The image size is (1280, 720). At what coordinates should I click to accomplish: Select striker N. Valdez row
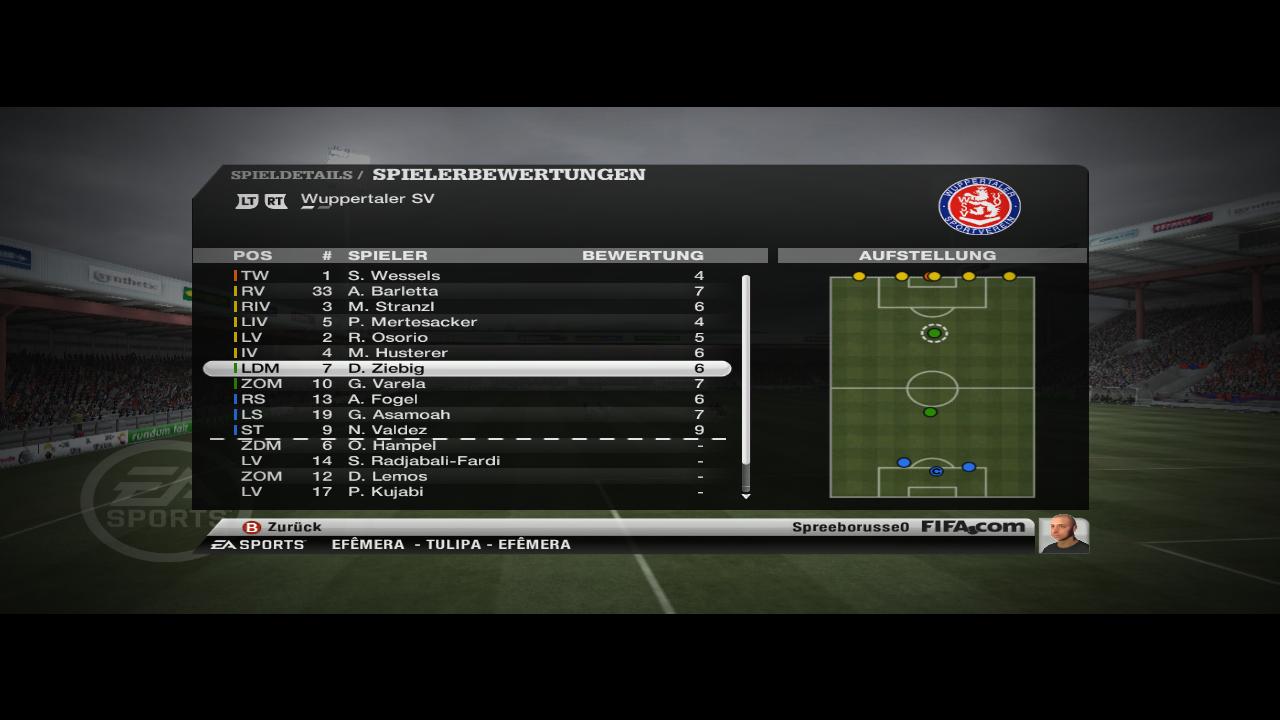[468, 430]
